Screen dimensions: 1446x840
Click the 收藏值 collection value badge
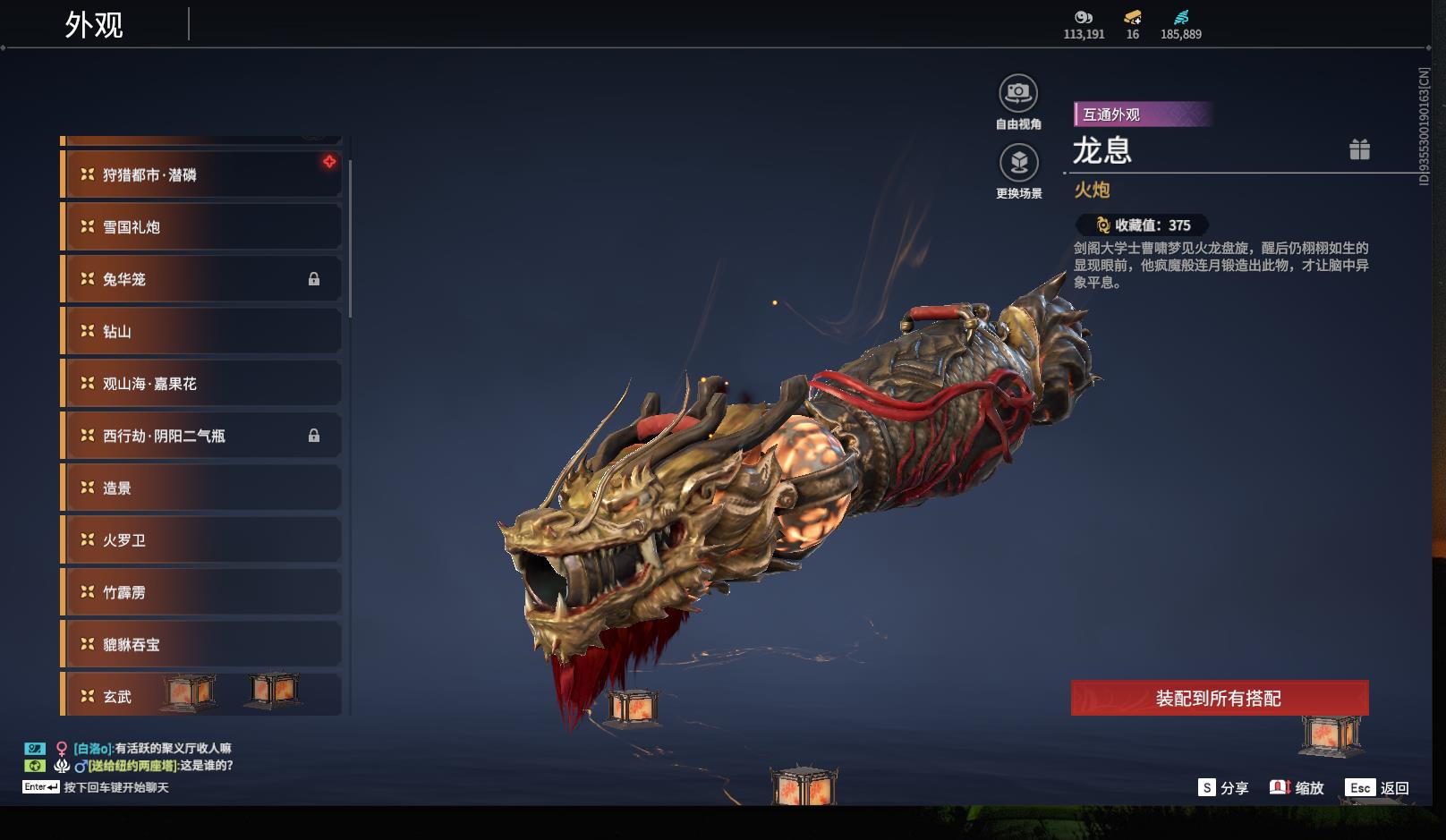[1142, 225]
